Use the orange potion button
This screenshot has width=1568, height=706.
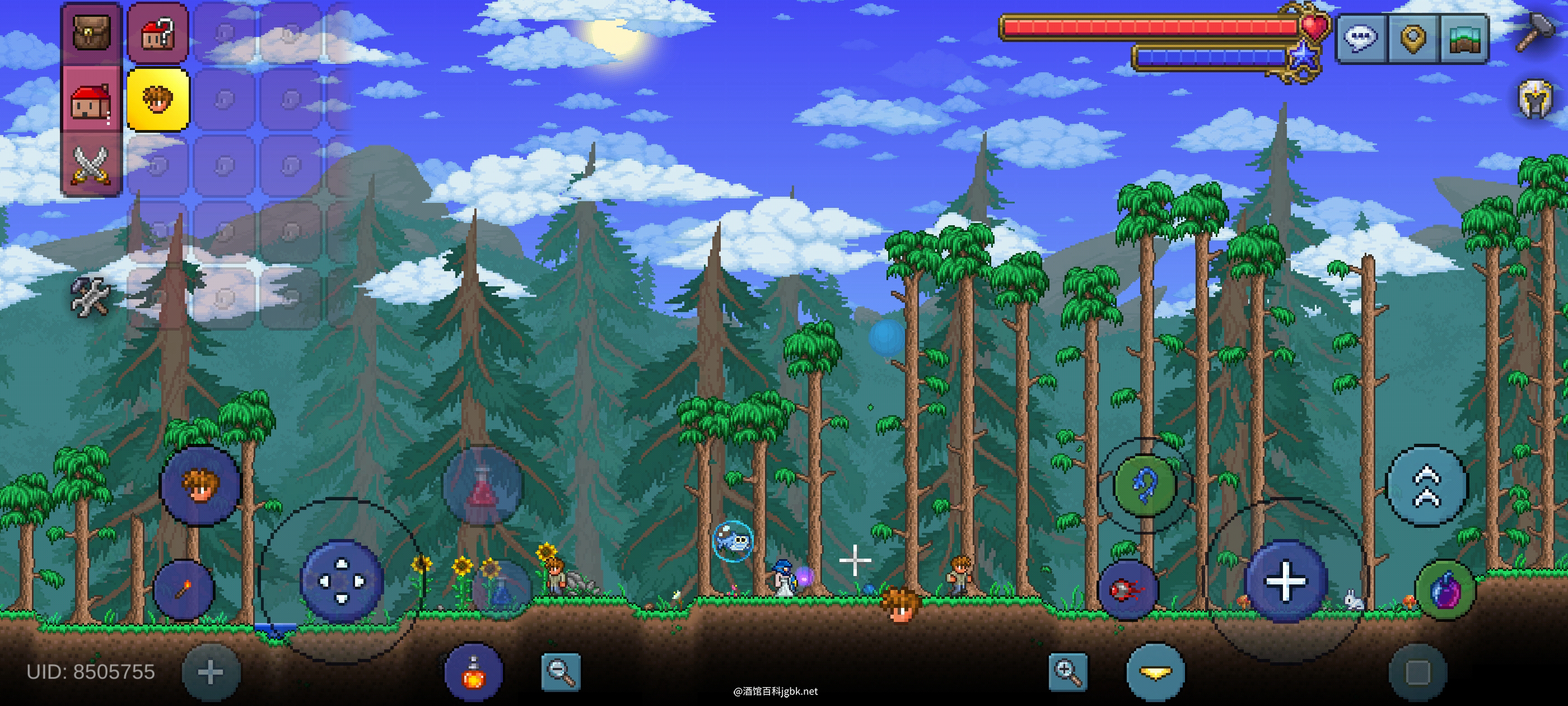click(x=474, y=672)
